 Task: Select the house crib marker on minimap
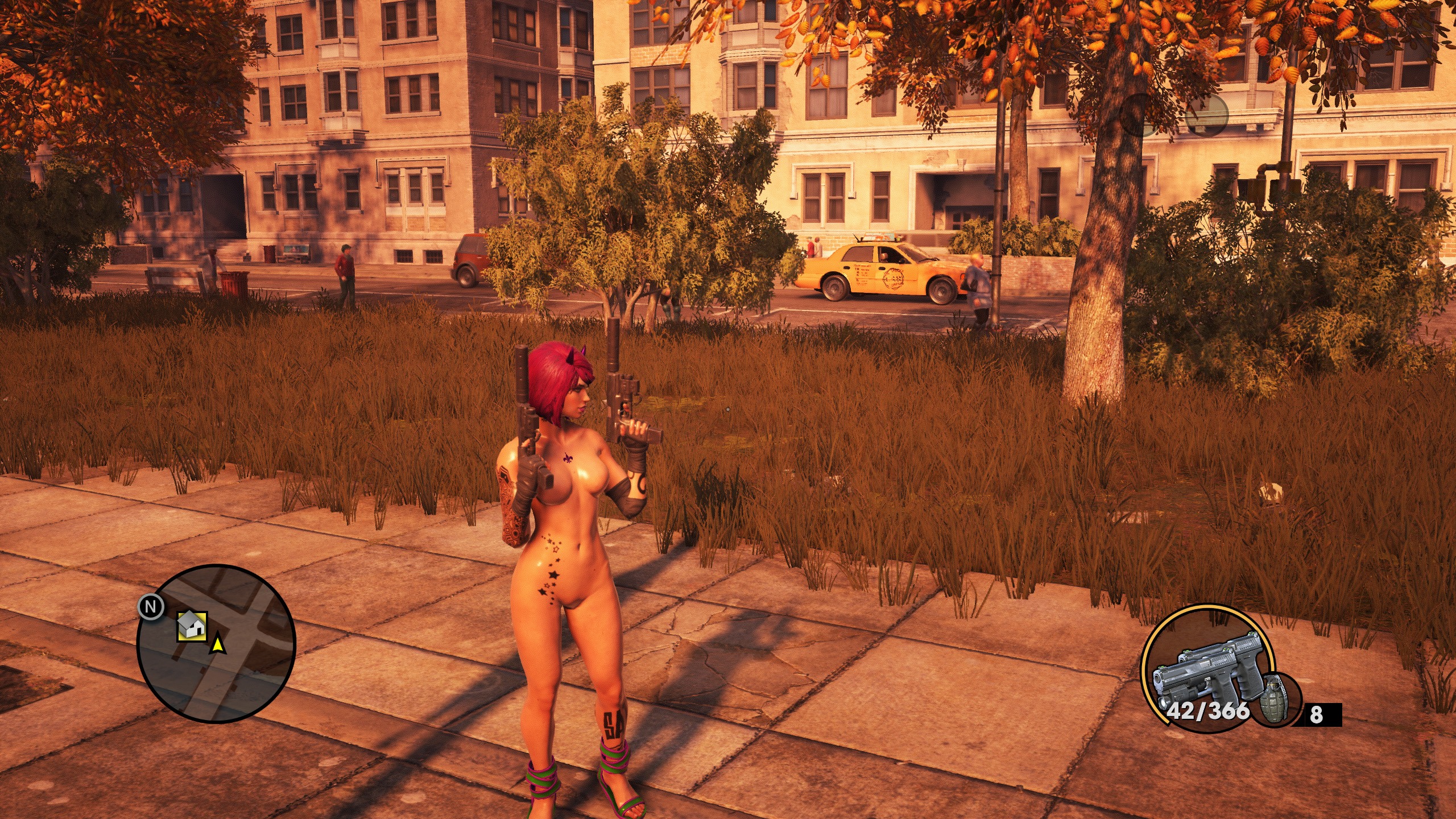[192, 626]
